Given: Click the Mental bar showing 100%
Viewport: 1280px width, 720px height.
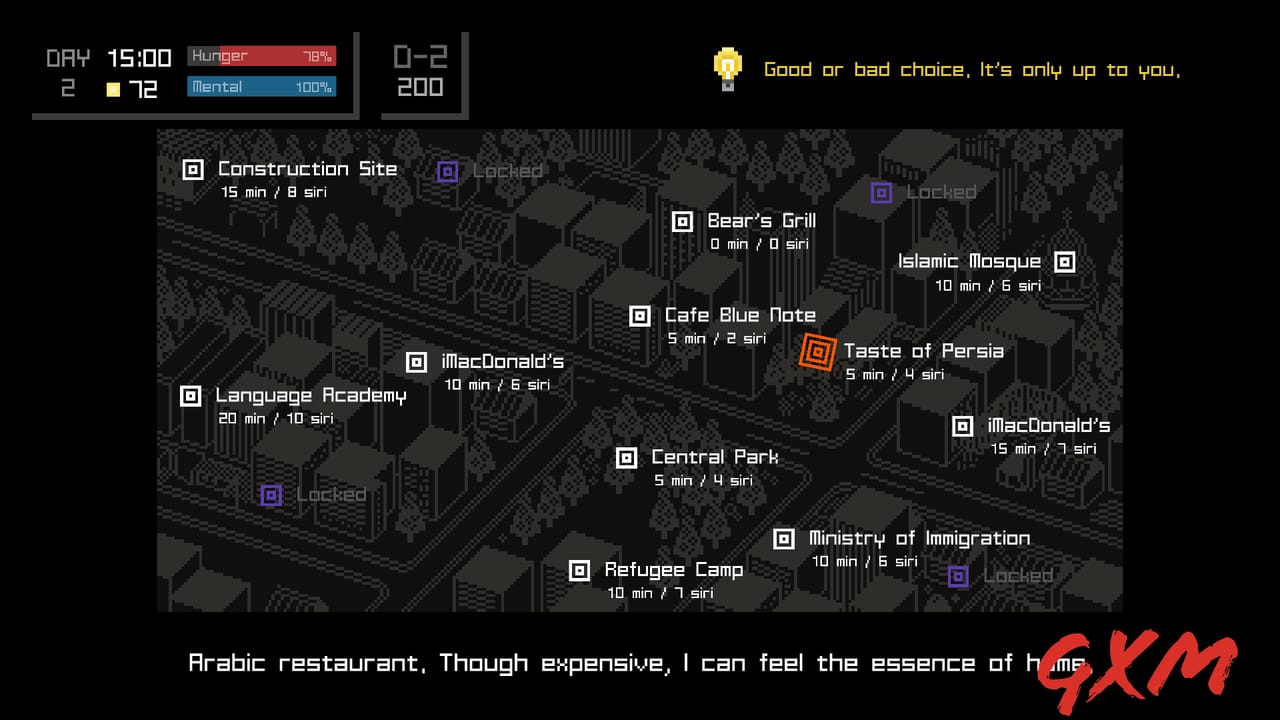Looking at the screenshot, I should (261, 88).
